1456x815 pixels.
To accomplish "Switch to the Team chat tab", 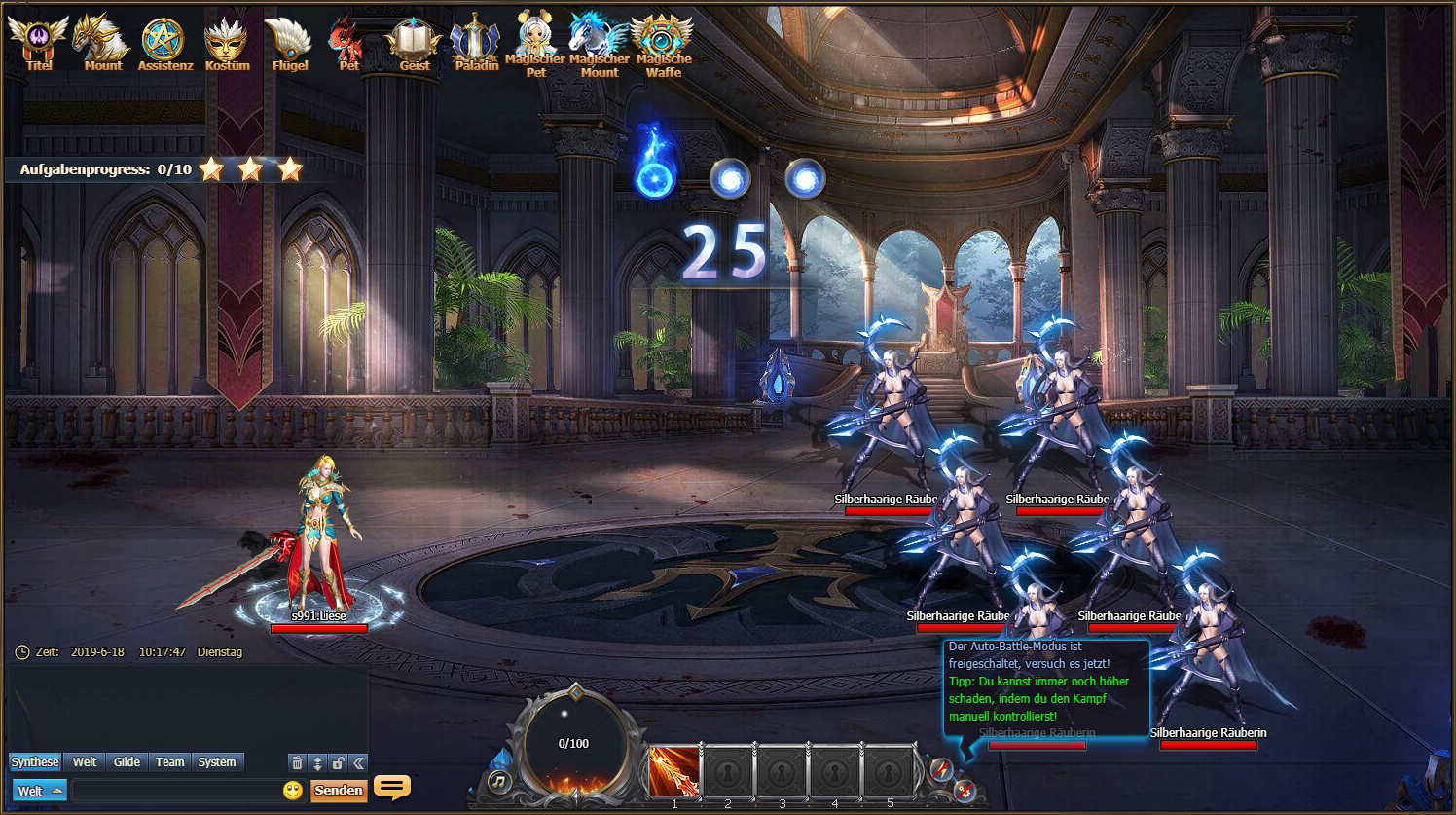I will pos(169,762).
